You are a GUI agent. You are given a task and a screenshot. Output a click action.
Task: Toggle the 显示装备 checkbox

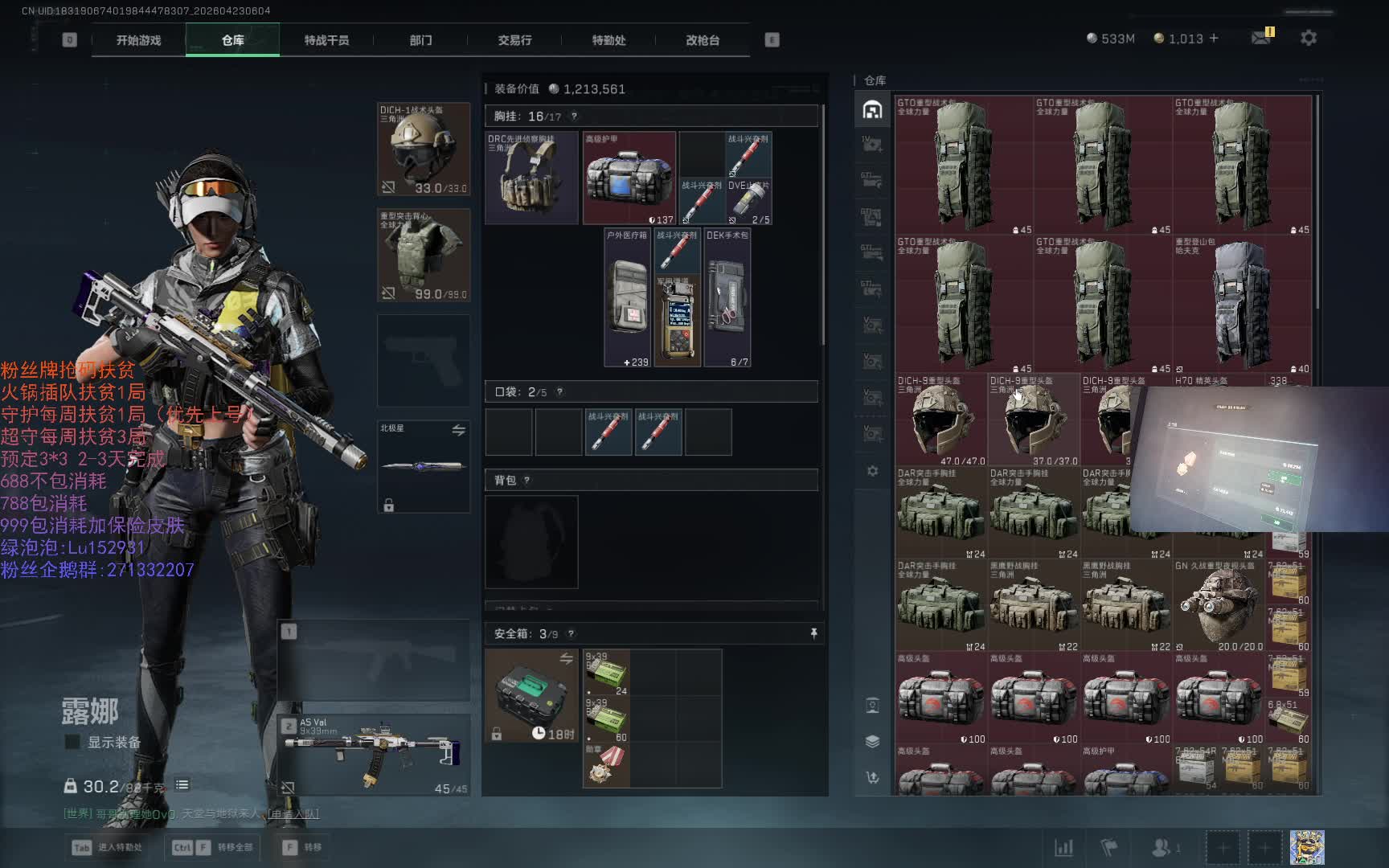[x=72, y=742]
